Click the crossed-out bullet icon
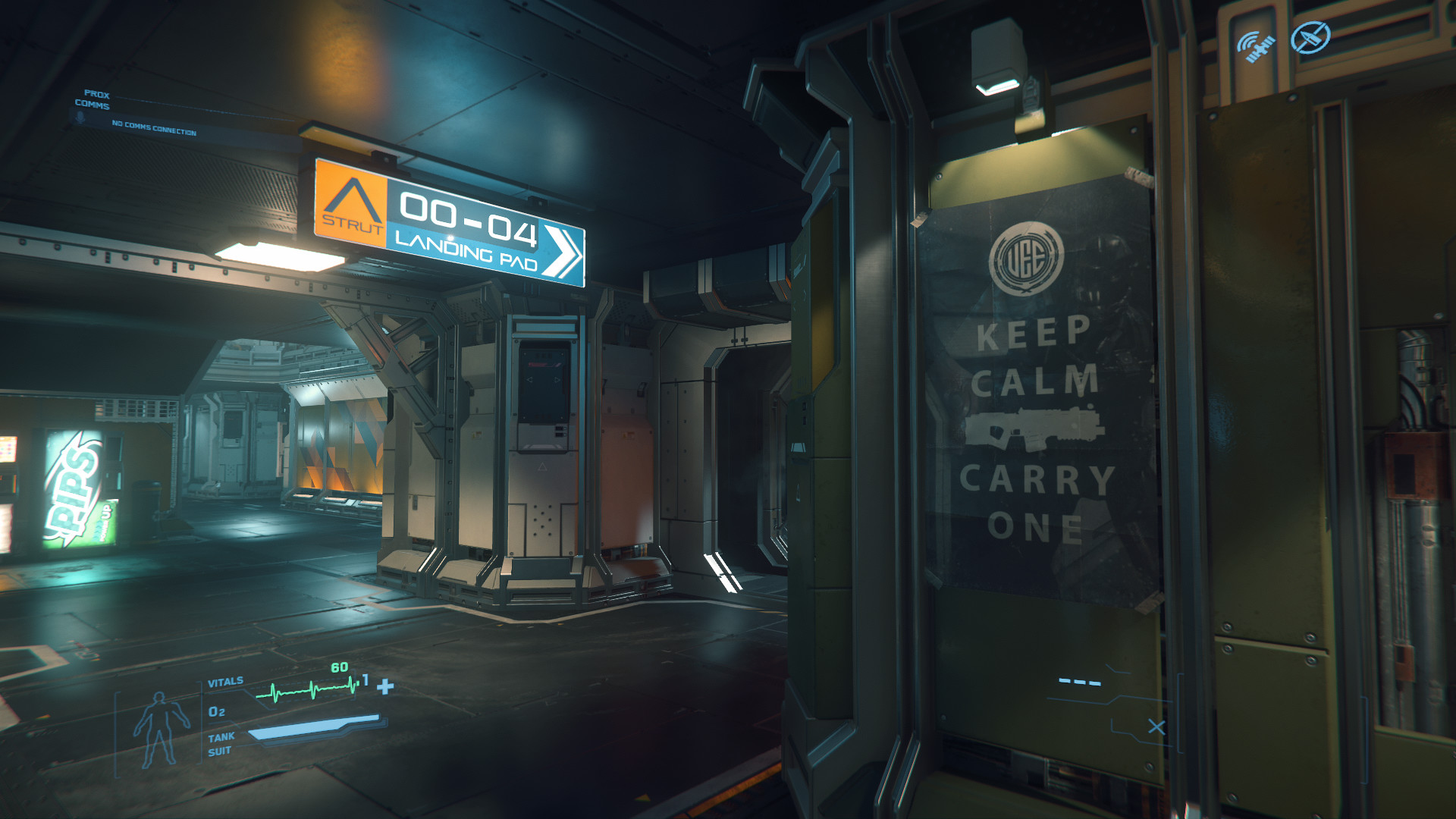The image size is (1456, 819). (1310, 37)
